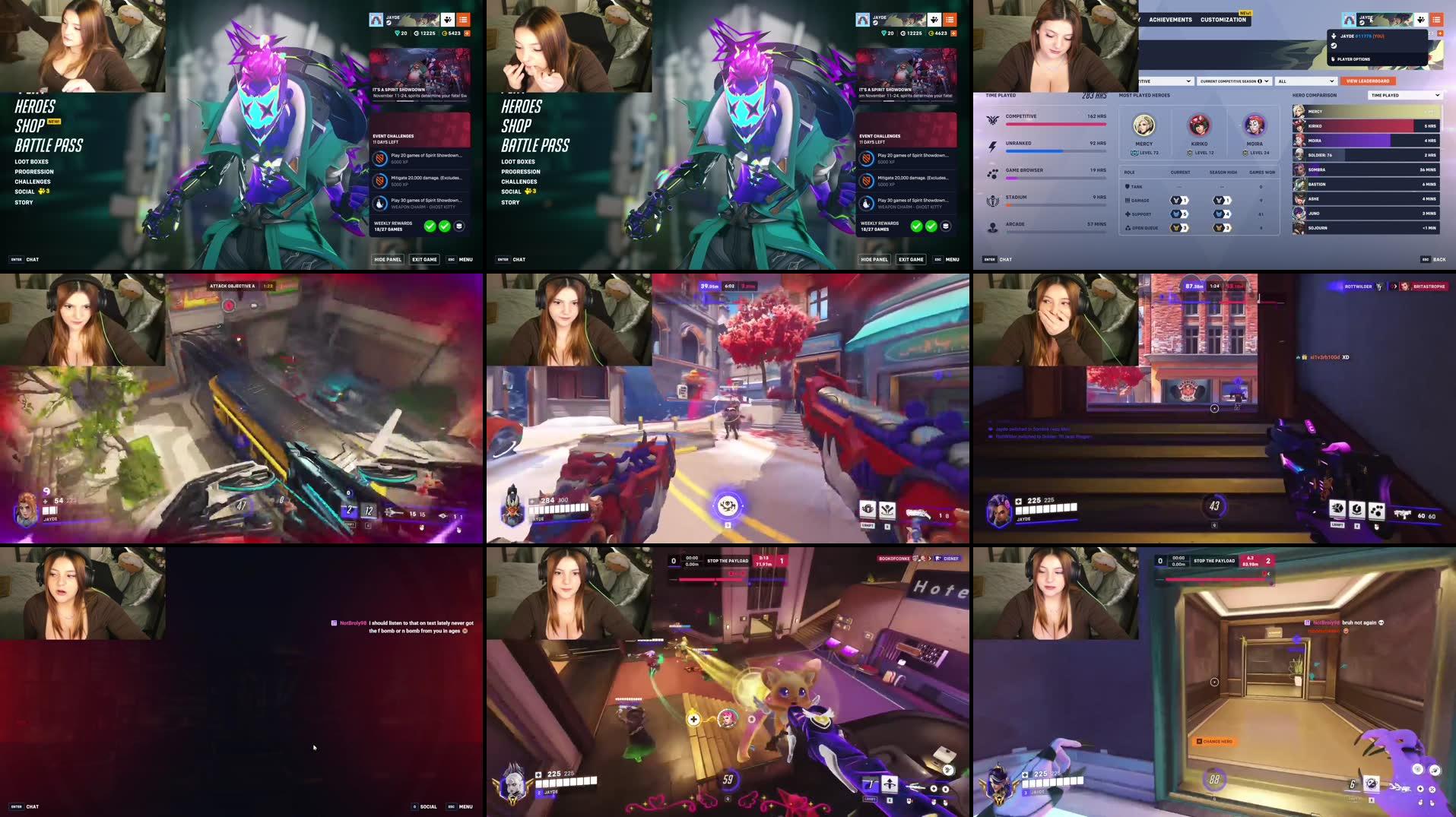Switch to the Achievements tab
This screenshot has height=817, width=1456.
tap(1171, 20)
